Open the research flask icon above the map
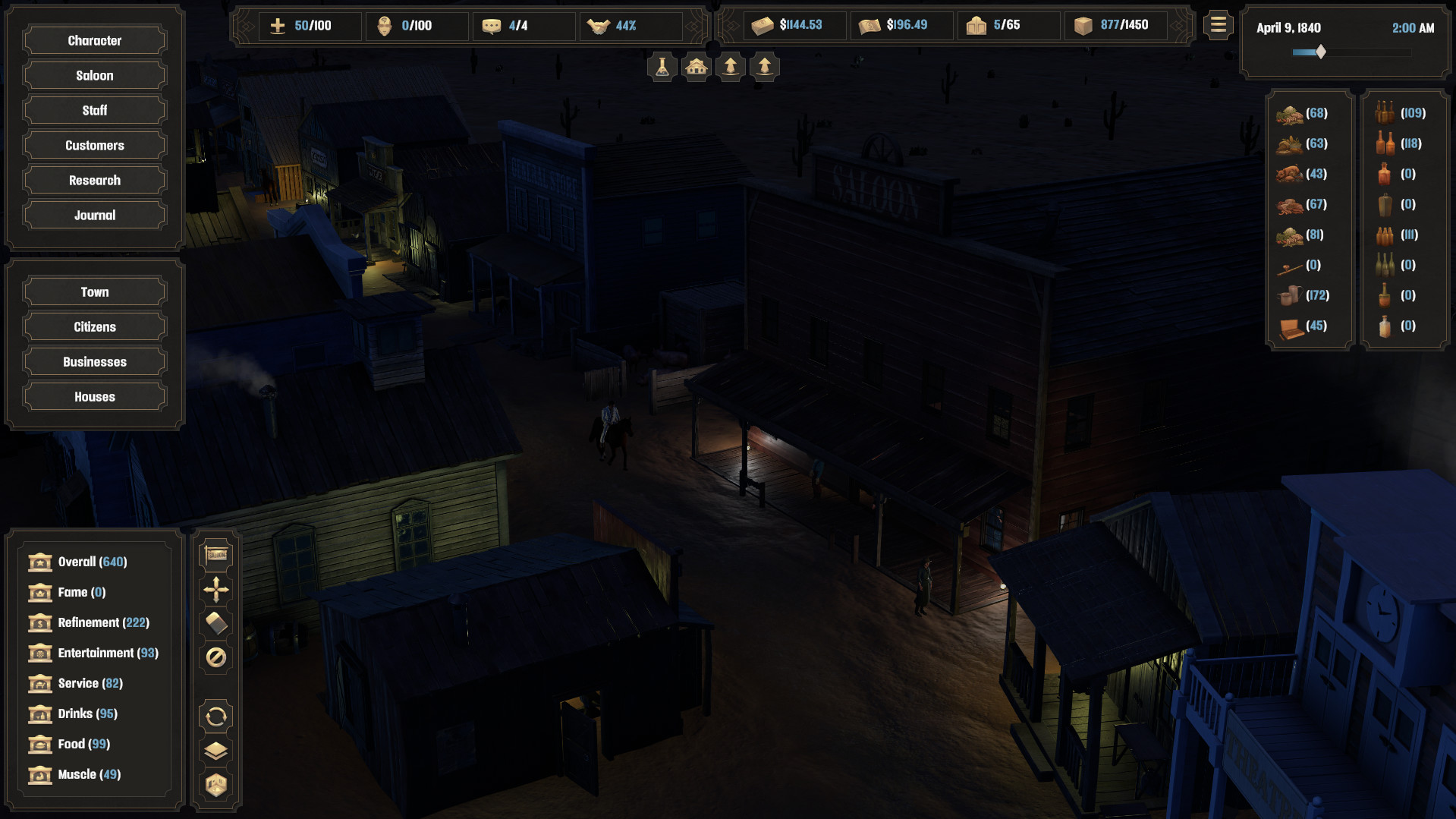1456x819 pixels. pyautogui.click(x=660, y=67)
